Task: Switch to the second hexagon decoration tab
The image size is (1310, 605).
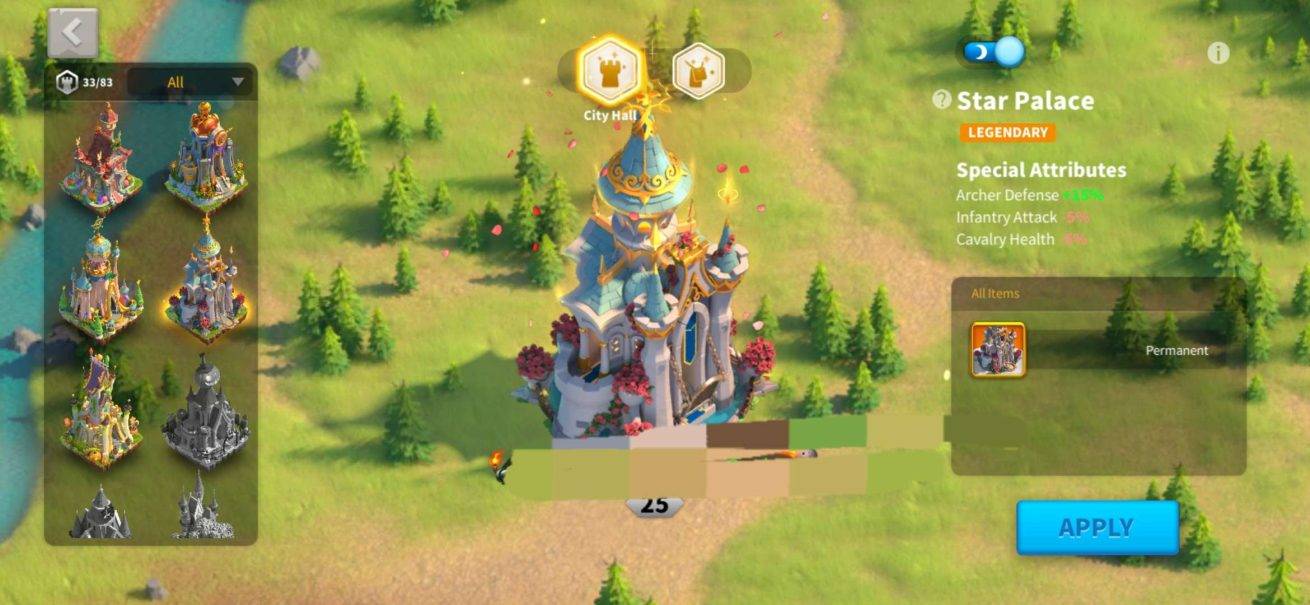Action: (x=698, y=70)
